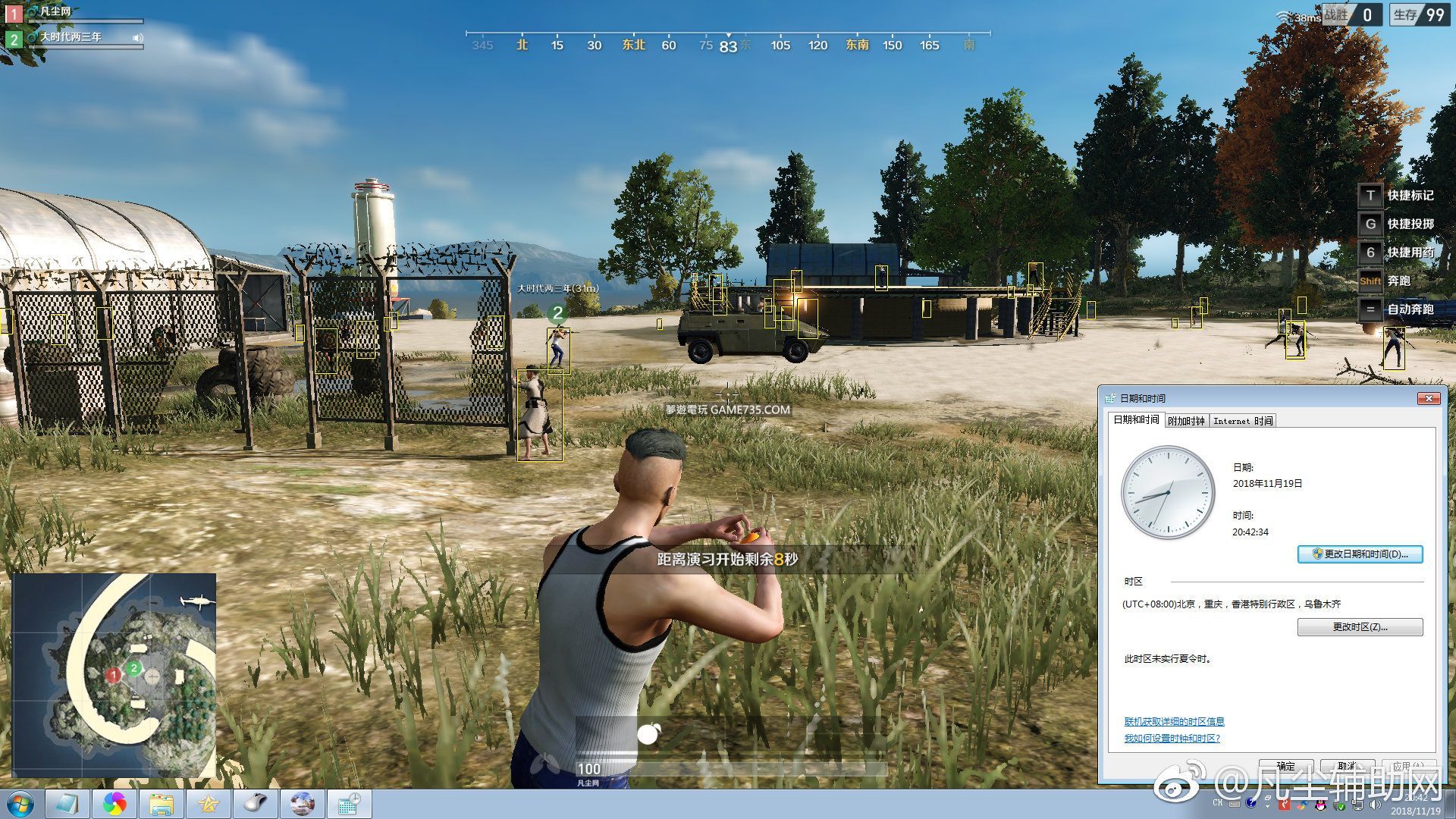Select the 快捷标记 quick mark shortcut

(1396, 196)
